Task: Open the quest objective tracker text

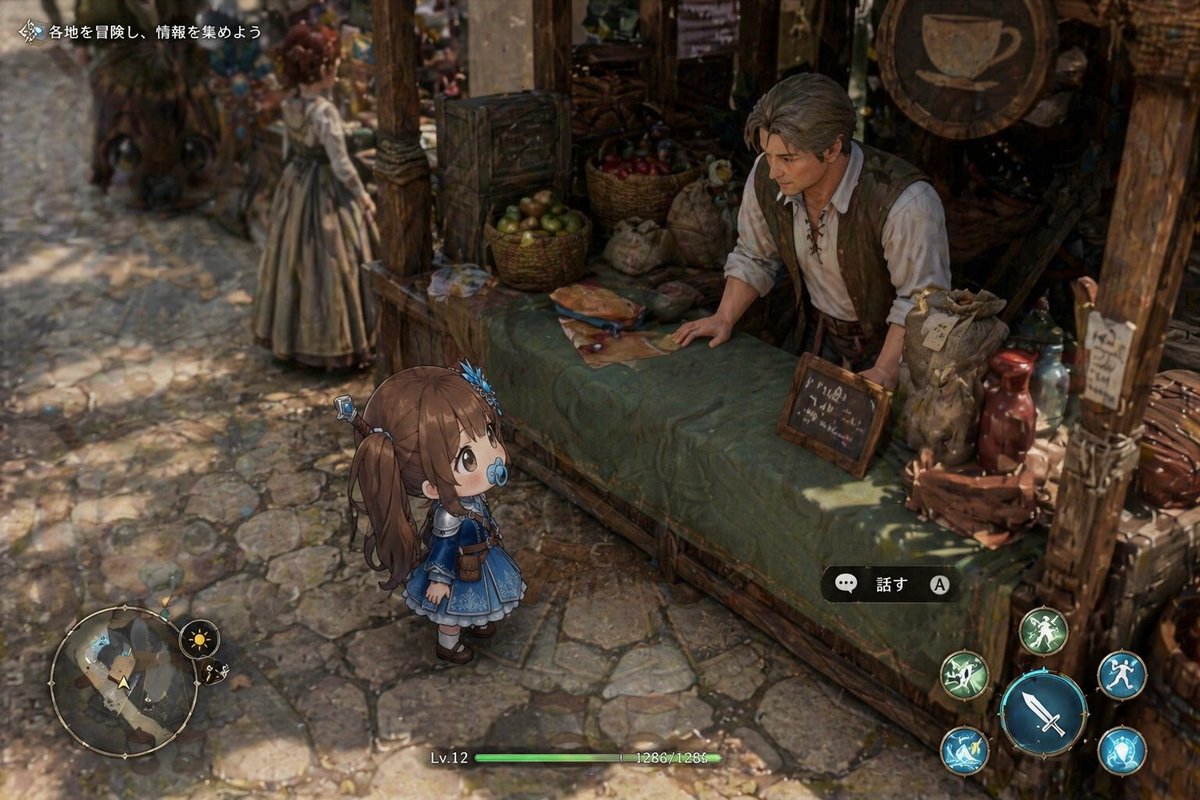Action: pos(154,32)
